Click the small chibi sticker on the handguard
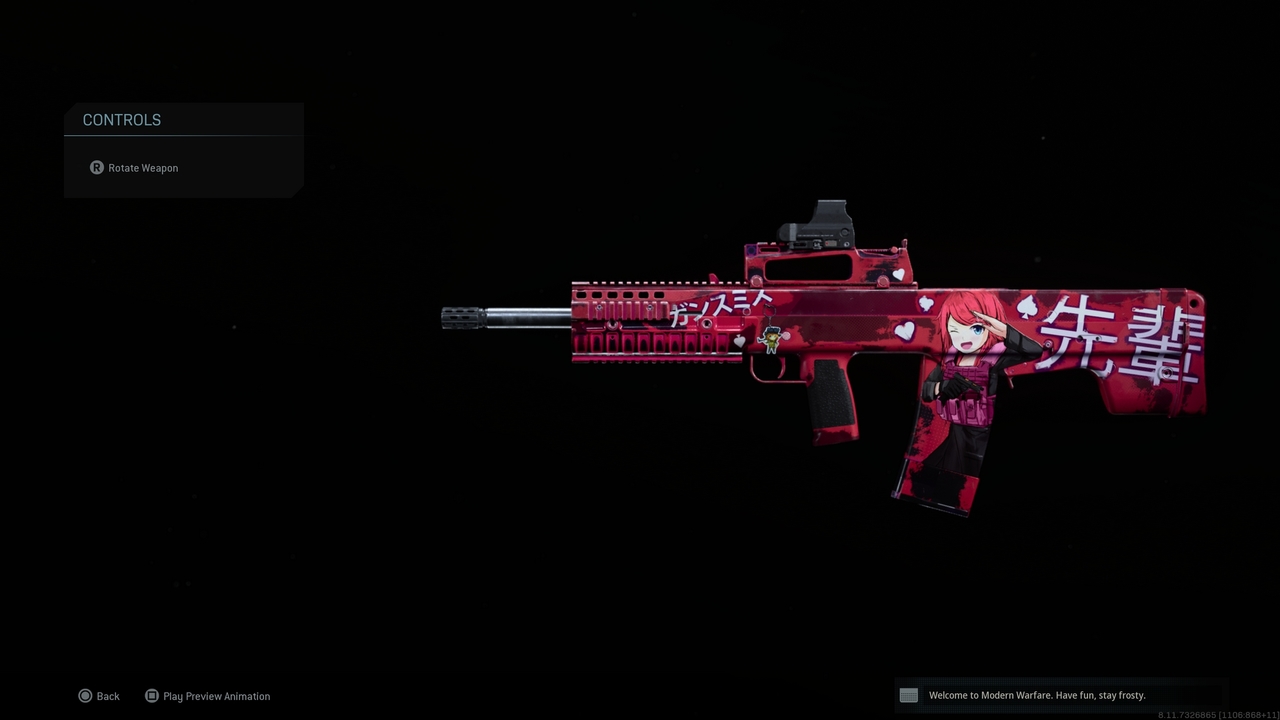 point(769,340)
